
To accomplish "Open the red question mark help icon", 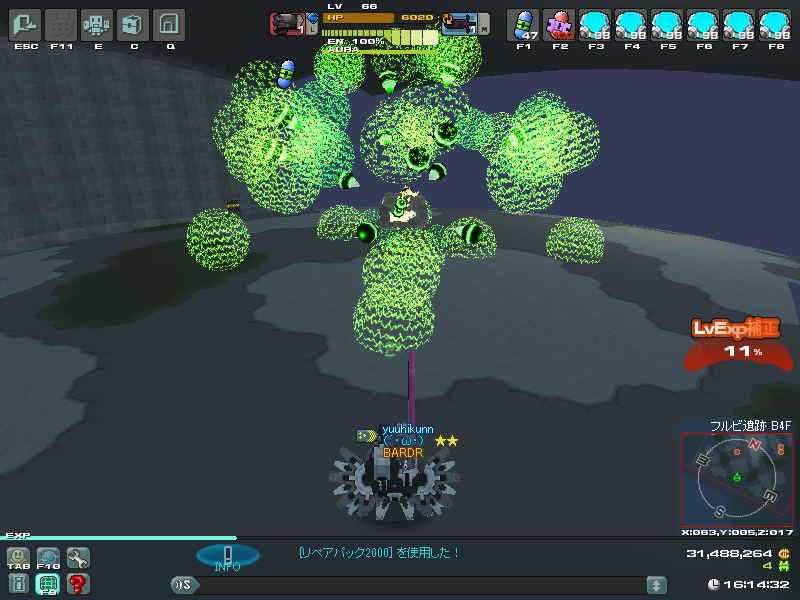I will pos(77,584).
